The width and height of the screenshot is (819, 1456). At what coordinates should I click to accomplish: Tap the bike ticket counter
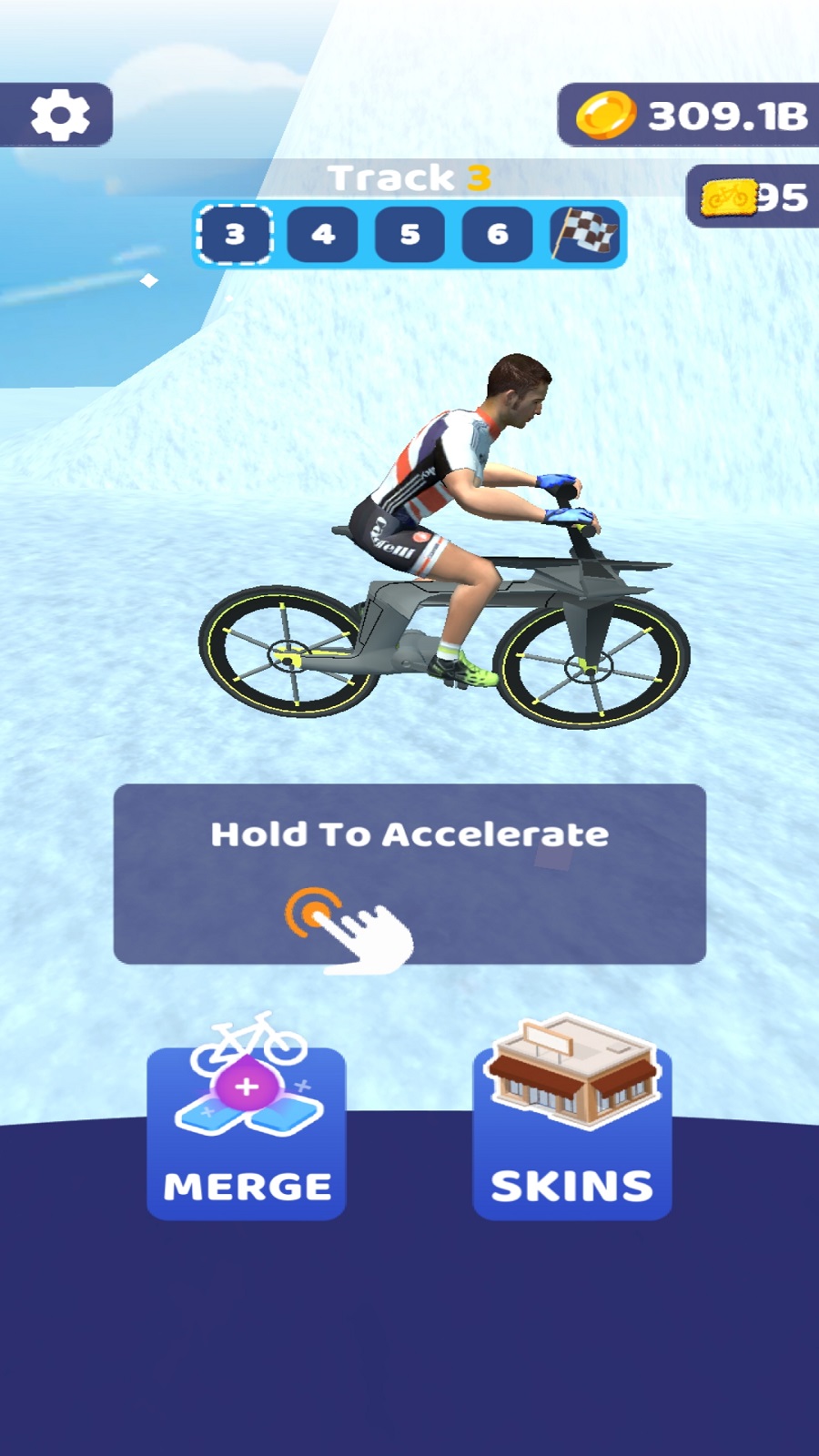753,197
